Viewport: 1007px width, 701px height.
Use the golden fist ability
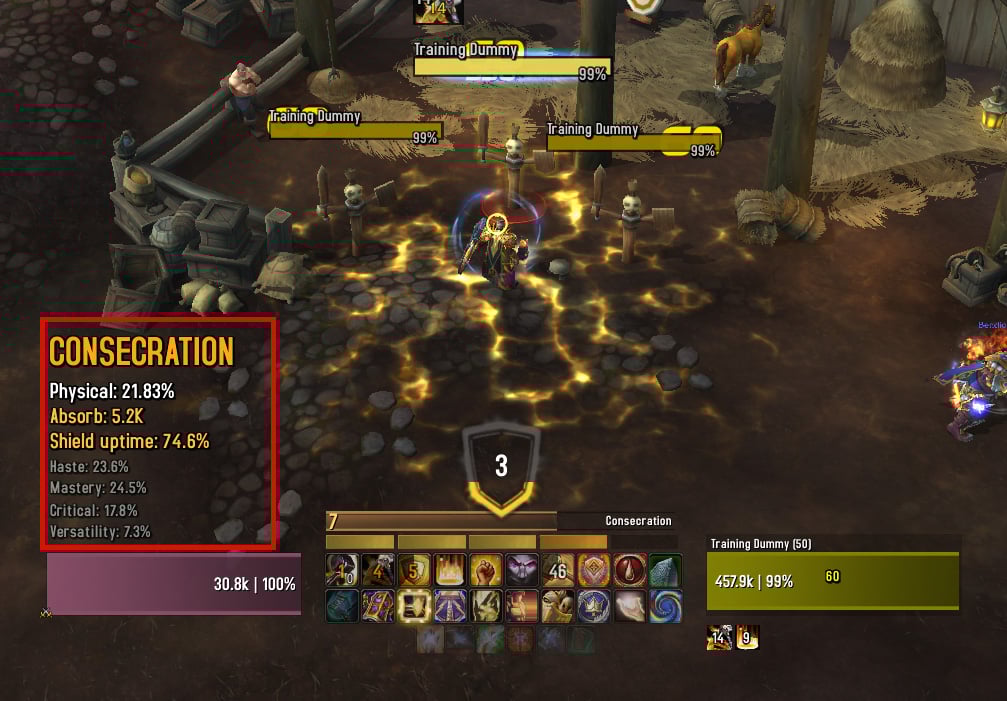(486, 570)
